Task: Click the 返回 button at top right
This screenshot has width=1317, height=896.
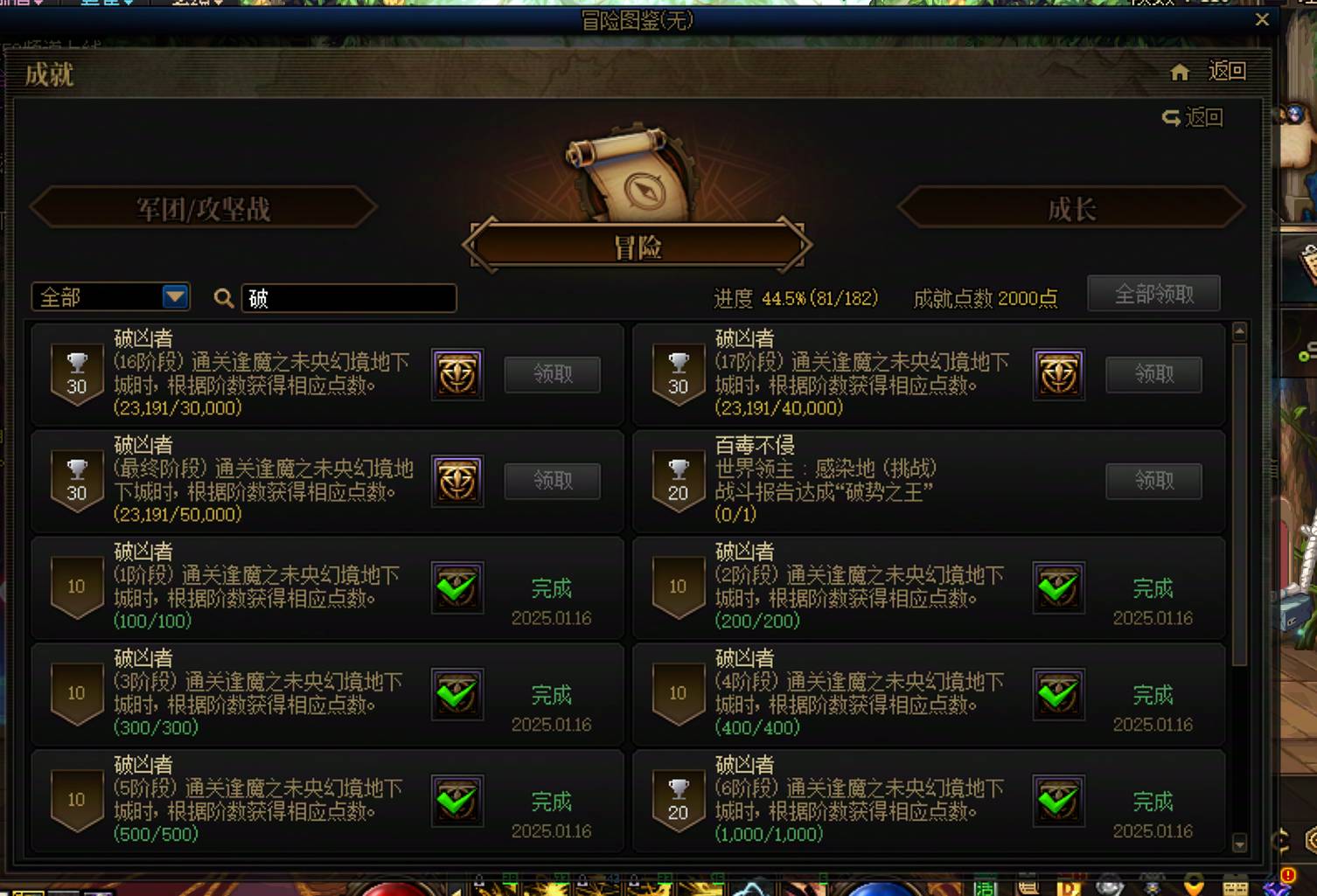Action: (1227, 72)
